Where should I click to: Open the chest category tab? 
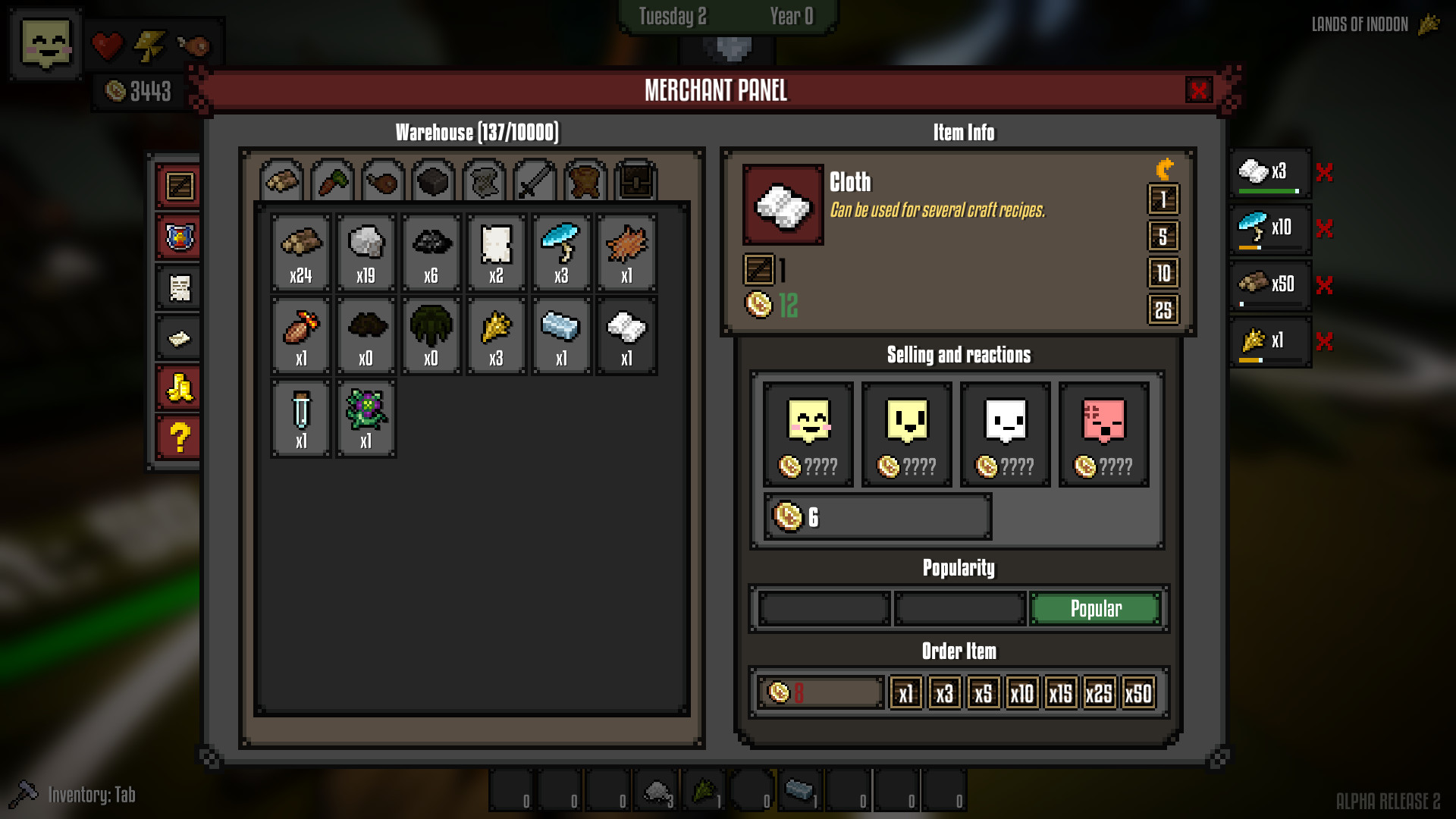pos(635,180)
